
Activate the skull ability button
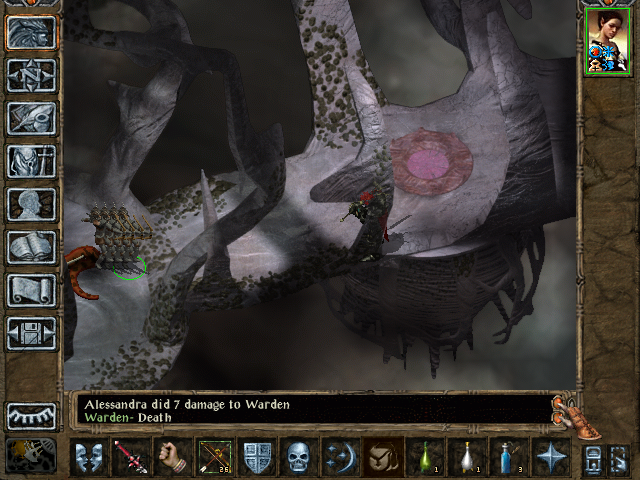coord(299,457)
